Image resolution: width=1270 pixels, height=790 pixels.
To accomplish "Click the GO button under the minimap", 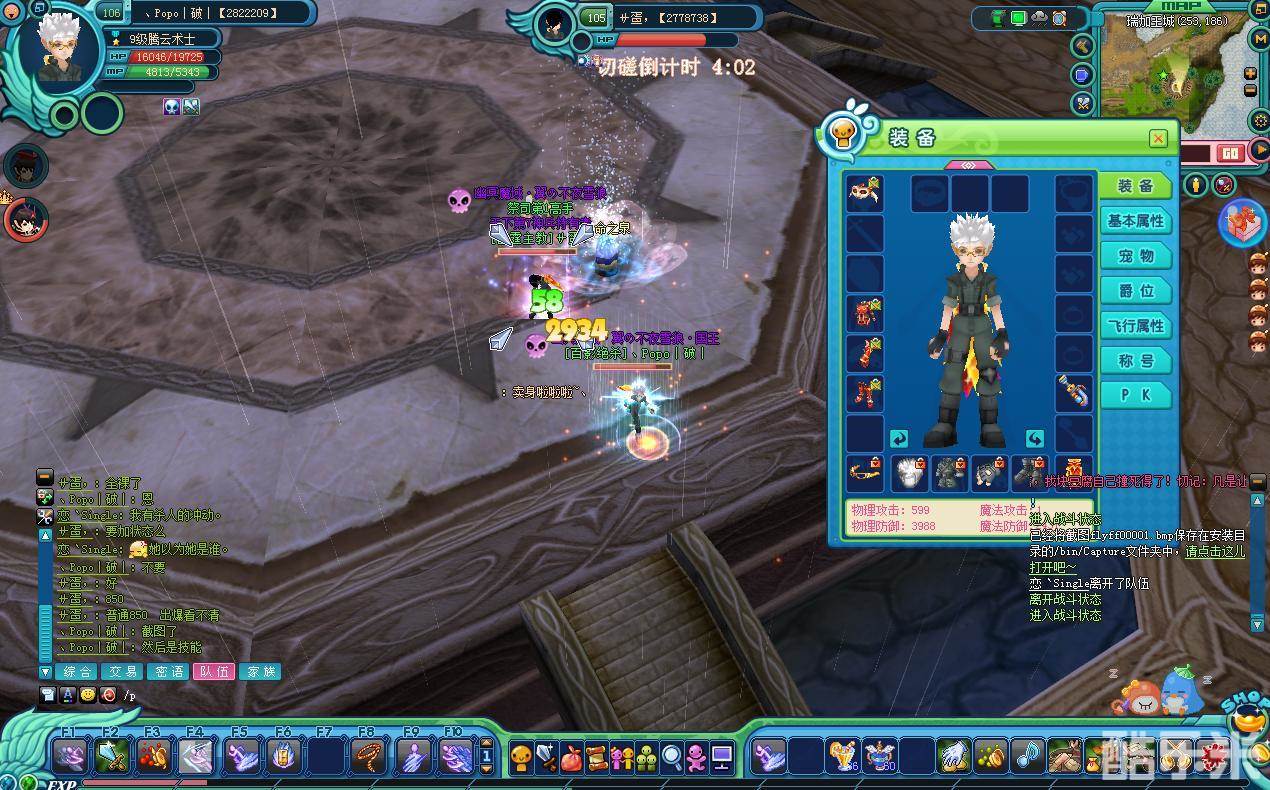I will click(x=1230, y=153).
